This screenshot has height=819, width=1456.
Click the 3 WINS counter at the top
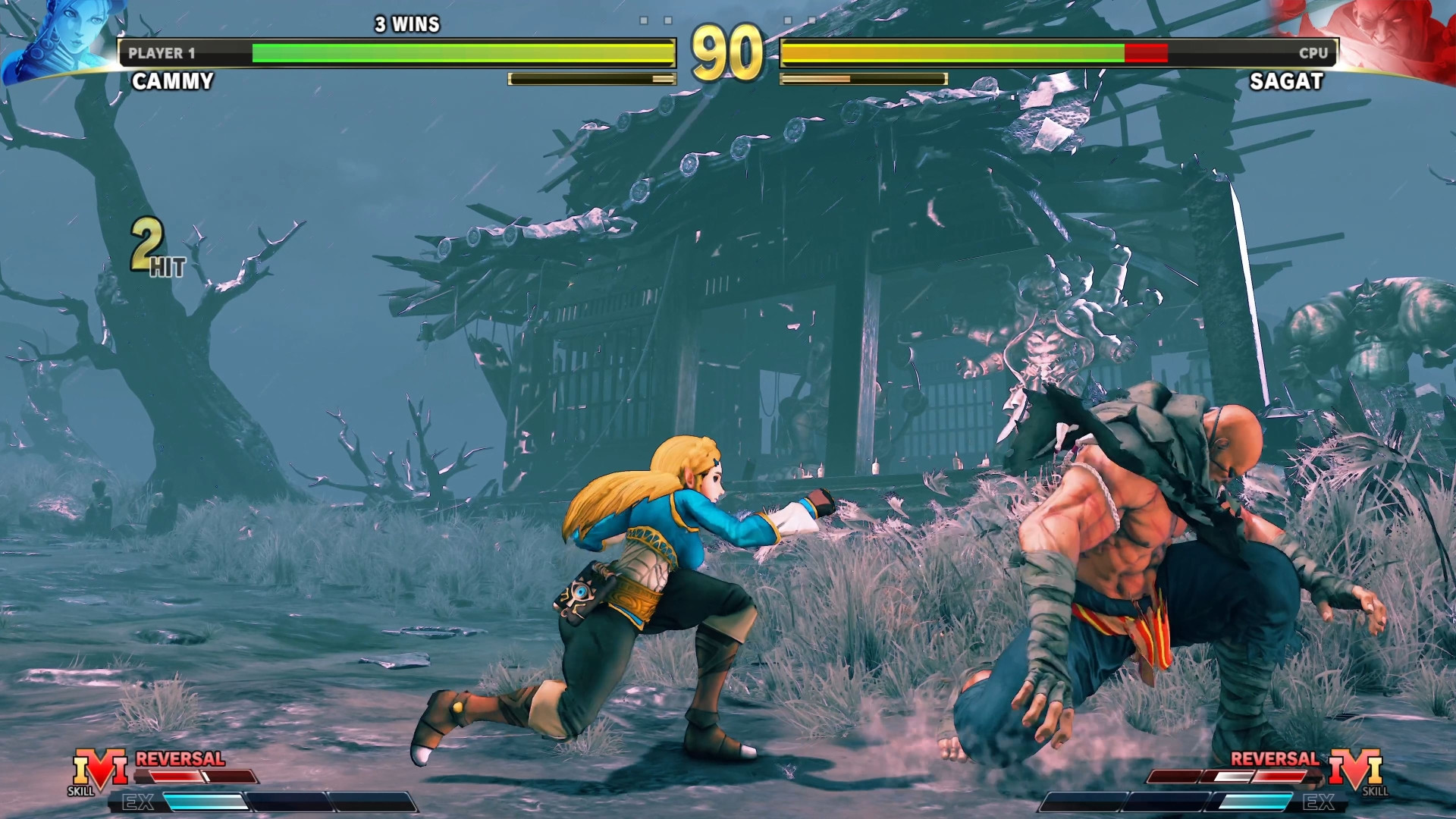point(406,24)
